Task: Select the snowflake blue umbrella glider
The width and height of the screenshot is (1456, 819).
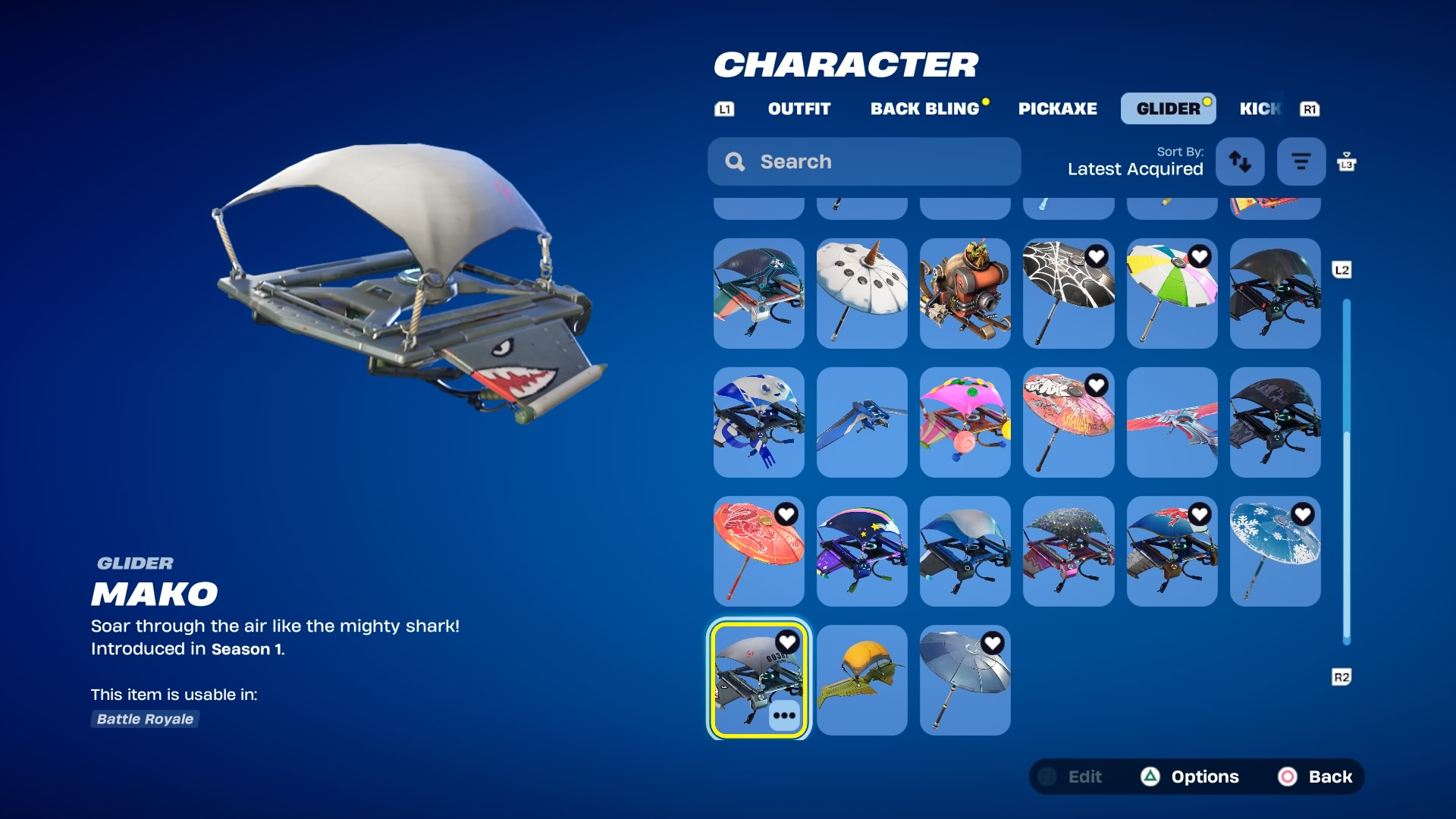Action: (x=1275, y=551)
